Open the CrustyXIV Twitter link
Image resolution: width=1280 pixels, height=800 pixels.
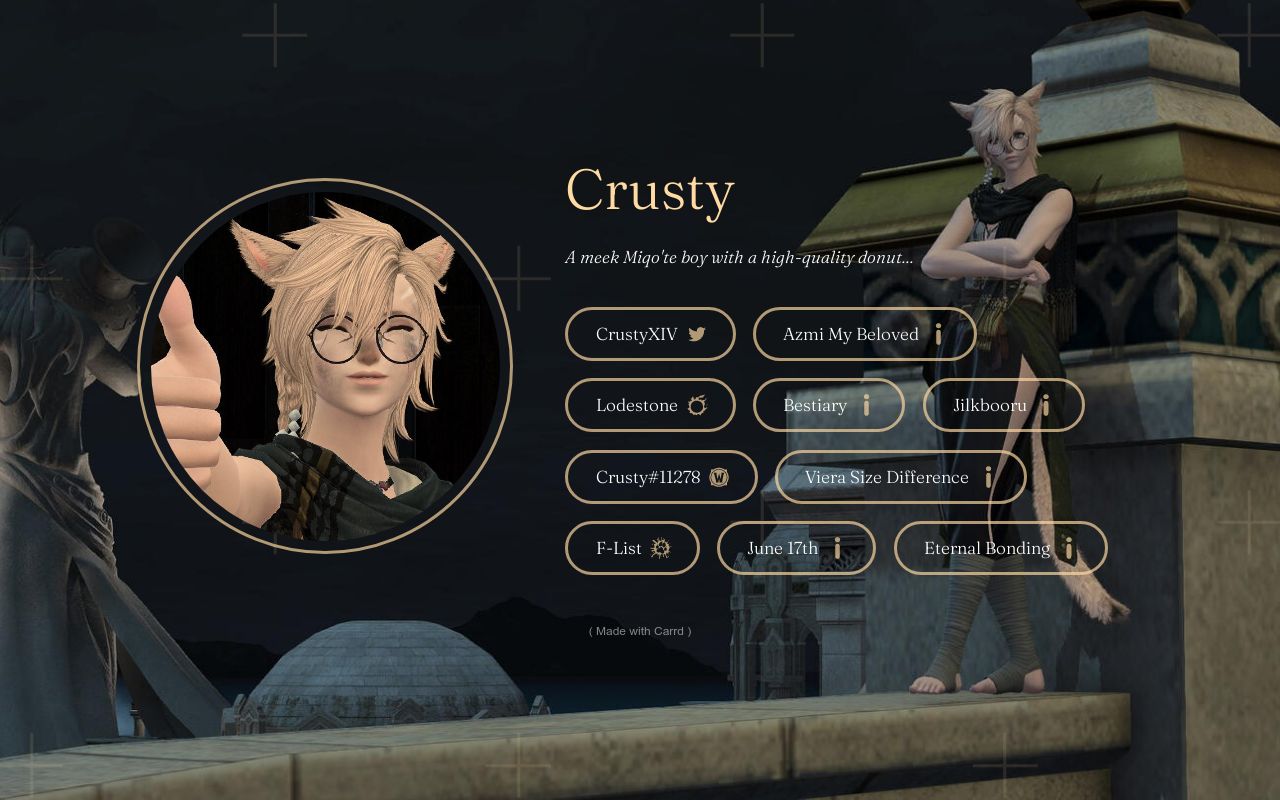click(x=650, y=334)
